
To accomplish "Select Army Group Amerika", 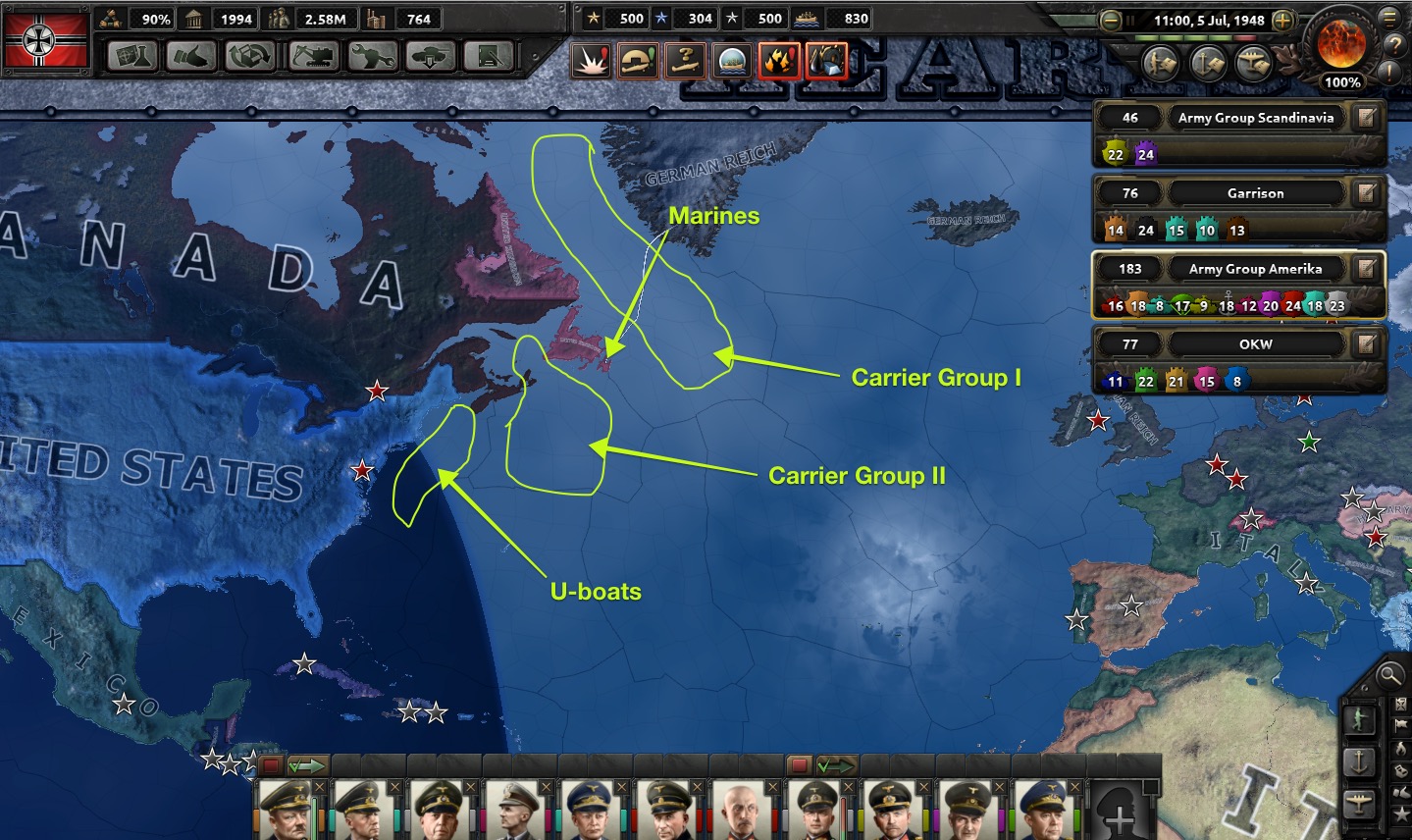I will 1255,269.
